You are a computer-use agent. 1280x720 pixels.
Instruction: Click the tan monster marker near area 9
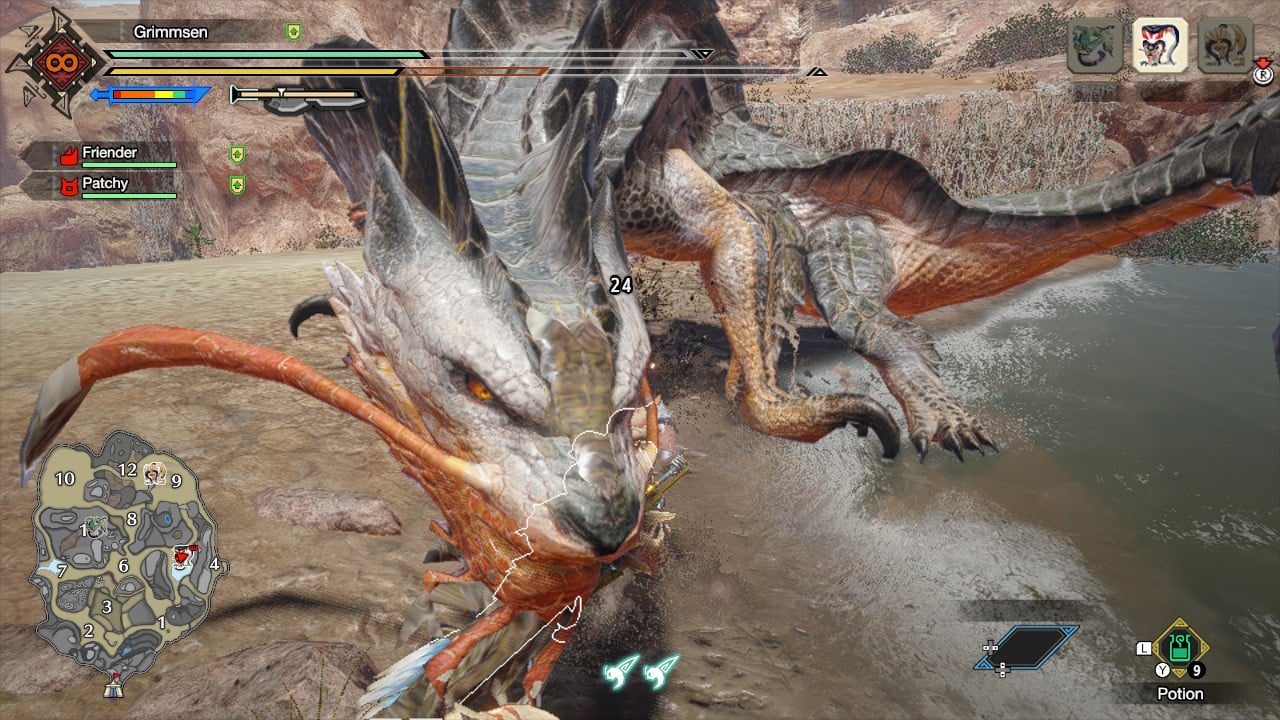point(154,473)
